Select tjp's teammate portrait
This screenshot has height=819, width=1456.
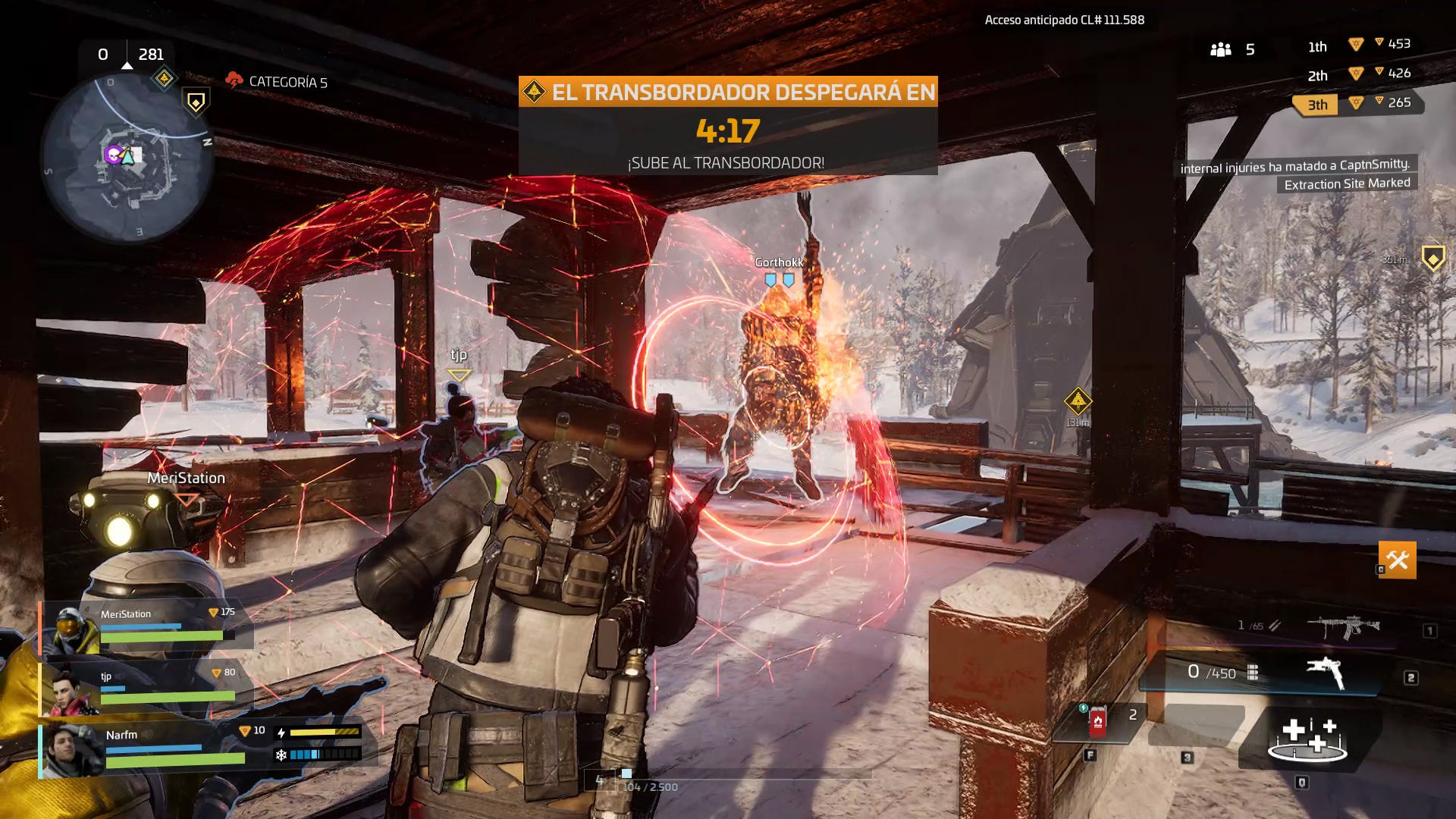[x=70, y=692]
